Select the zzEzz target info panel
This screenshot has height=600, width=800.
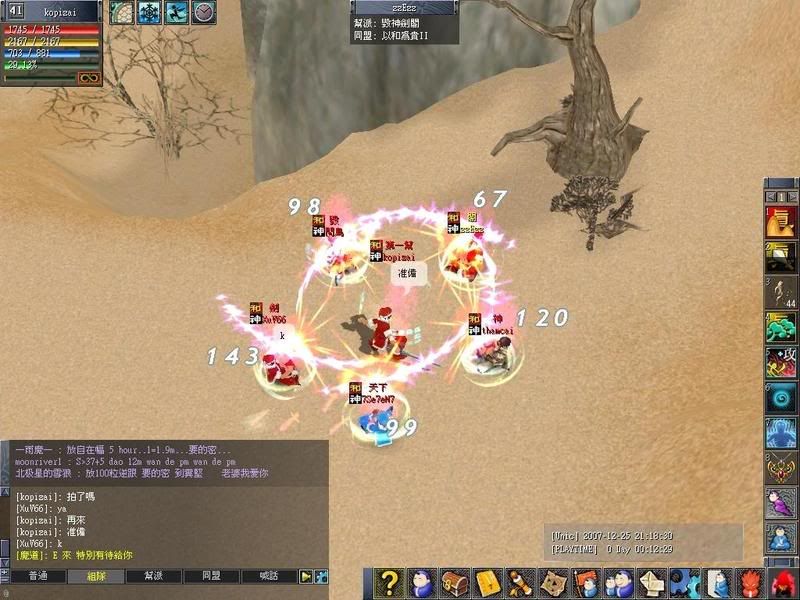coord(405,22)
